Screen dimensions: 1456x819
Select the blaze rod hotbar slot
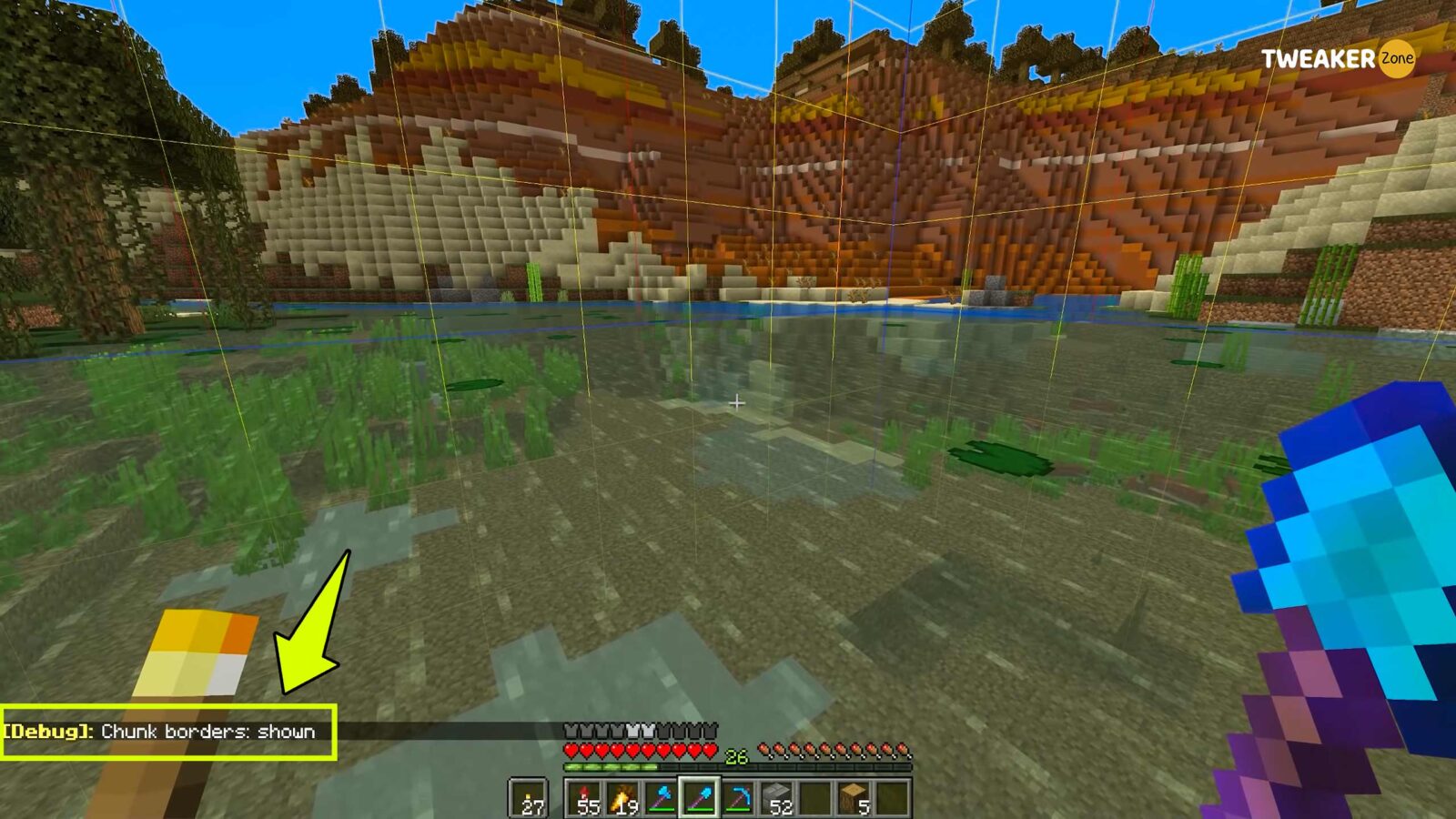624,798
